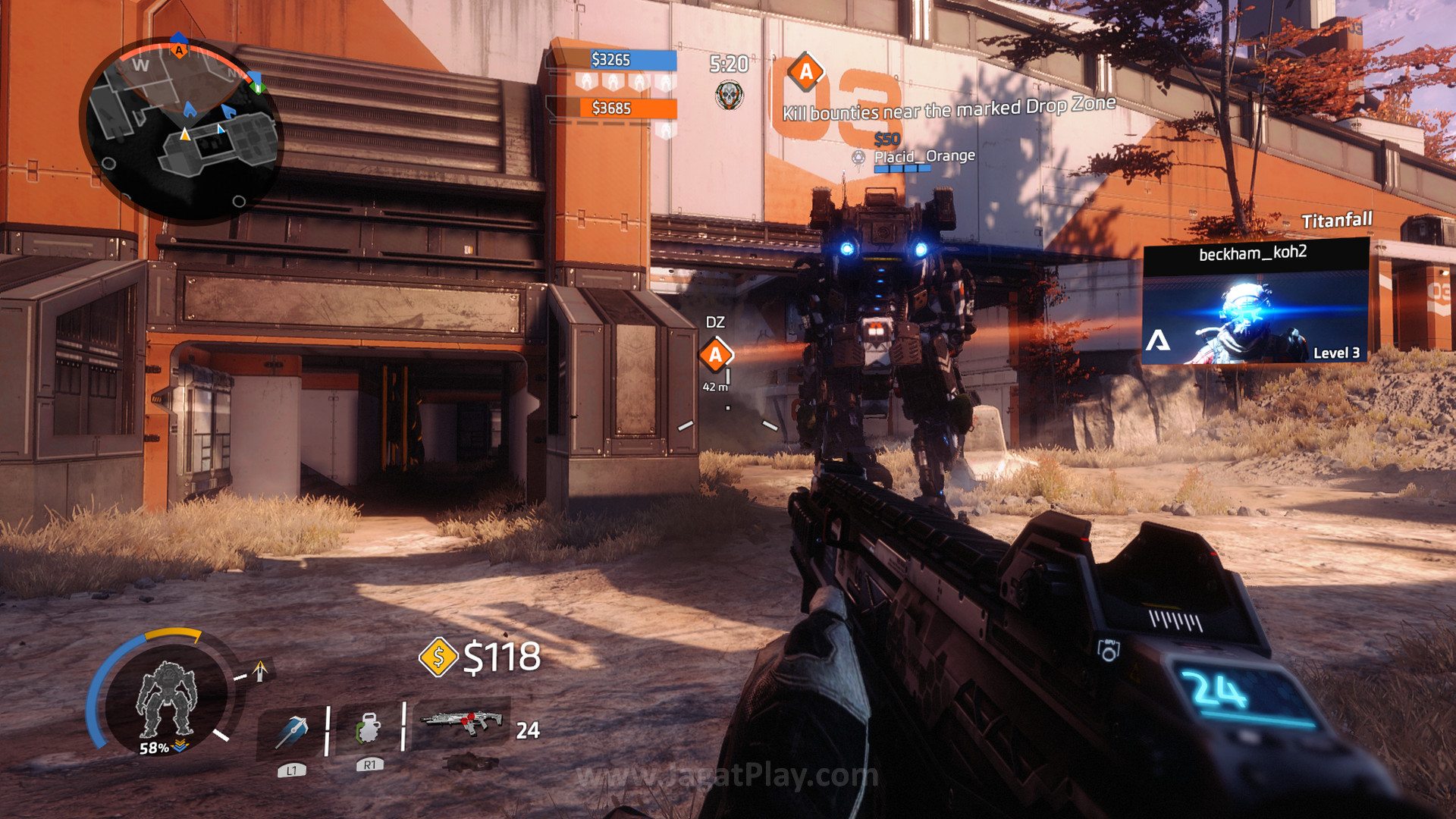The height and width of the screenshot is (819, 1456).
Task: Select the Placid_Orange player name tag
Action: (924, 156)
